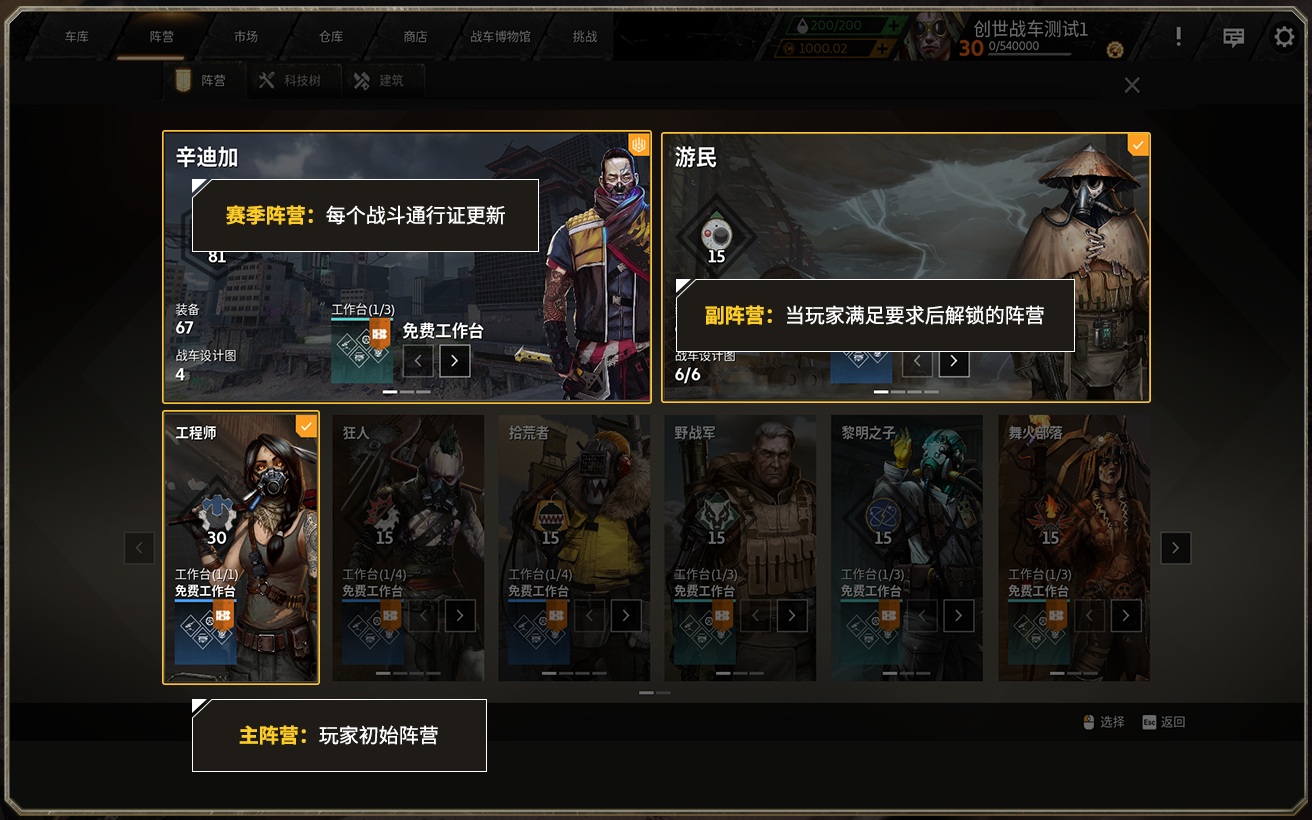The height and width of the screenshot is (820, 1312).
Task: Pick the 狂人 faction card
Action: coord(408,500)
